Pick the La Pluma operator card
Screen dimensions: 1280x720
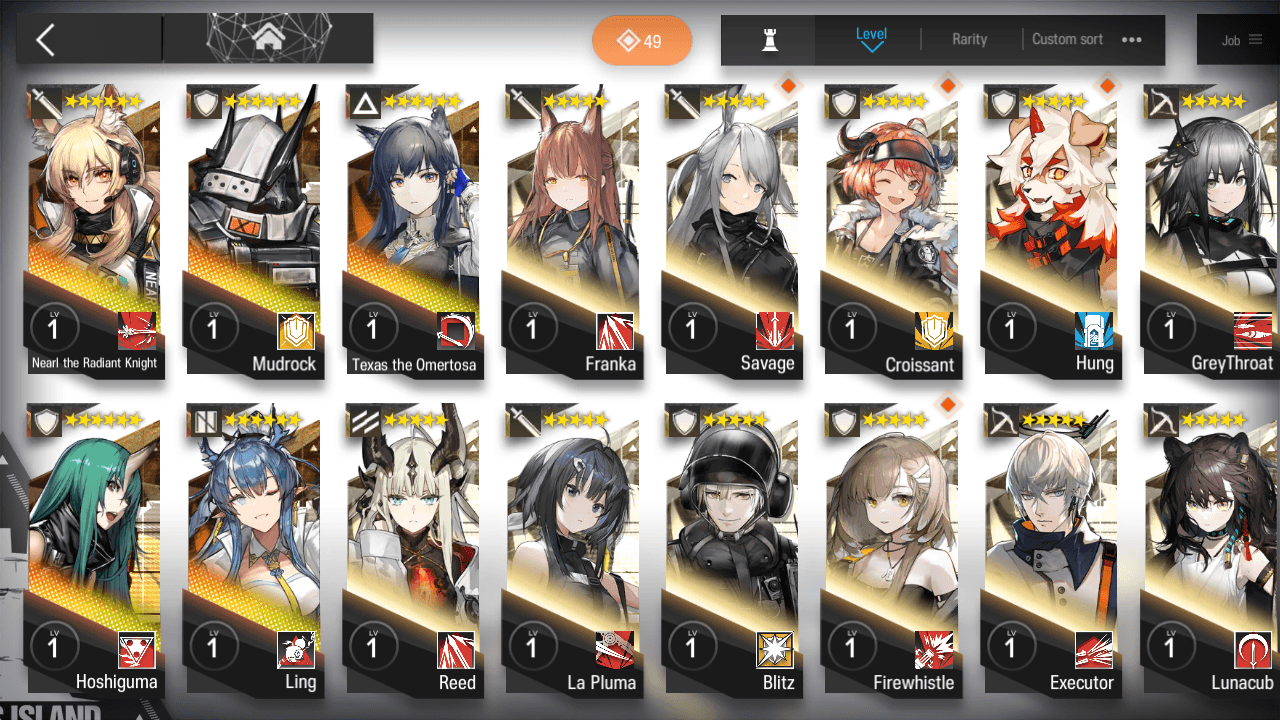(572, 550)
